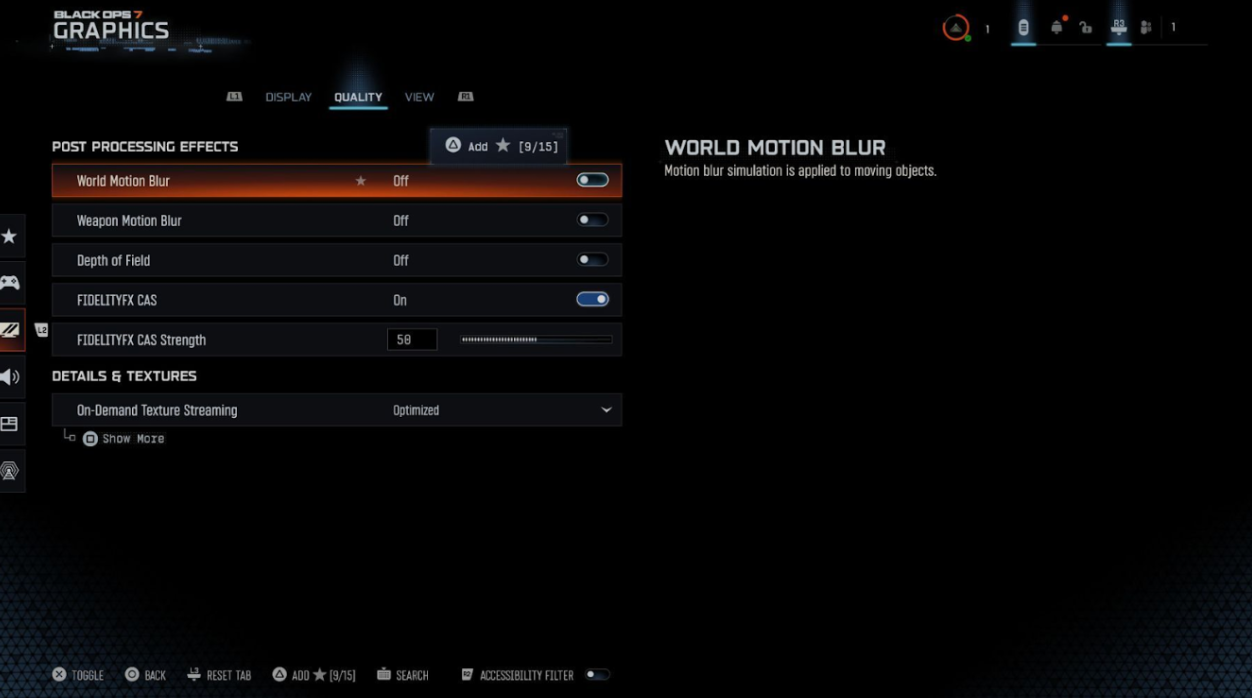This screenshot has height=698, width=1252.
Task: Select the interface layout settings category
Action: (10, 424)
